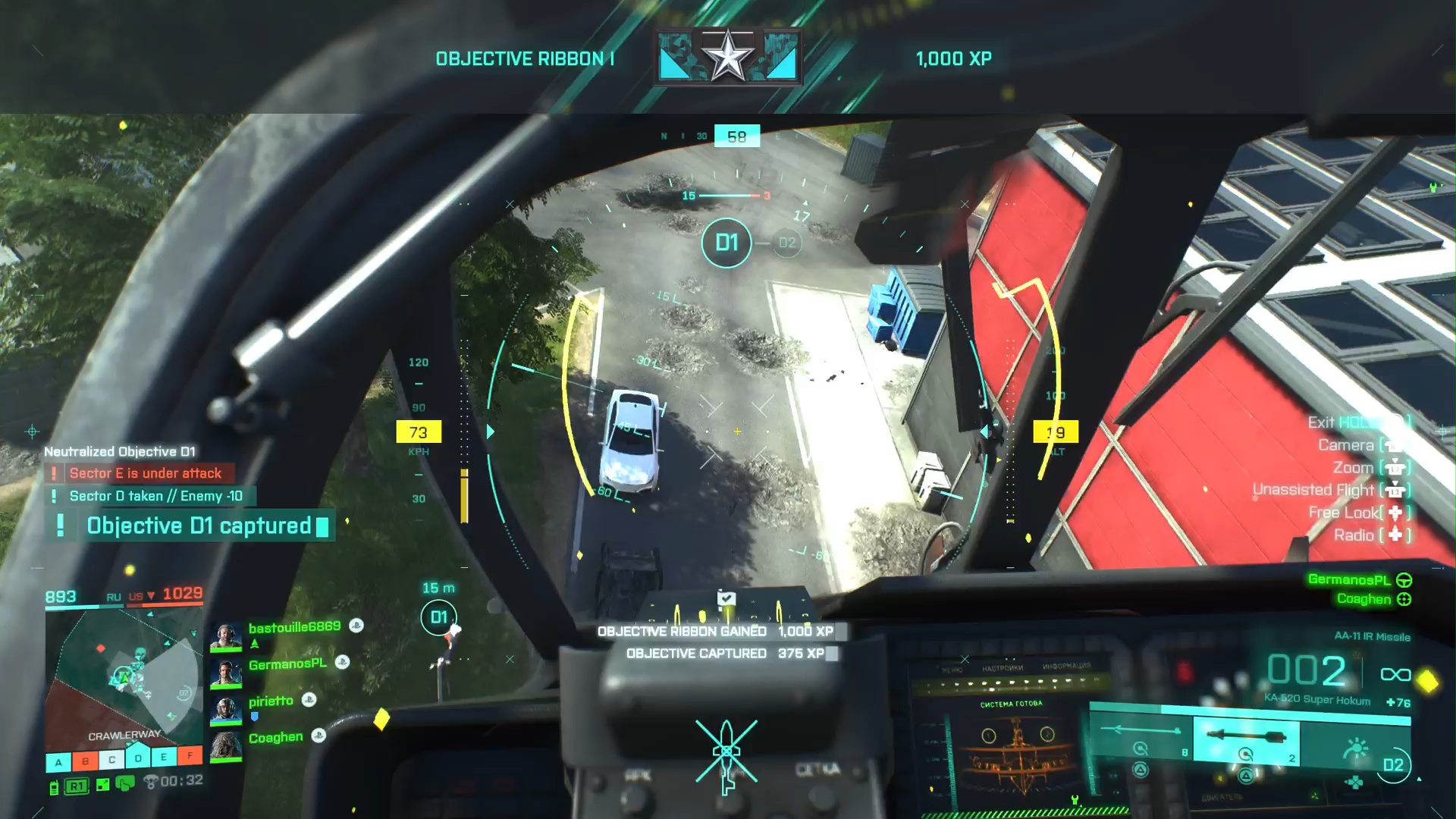
Task: Select squadmate GermanosPL's portrait
Action: point(225,673)
